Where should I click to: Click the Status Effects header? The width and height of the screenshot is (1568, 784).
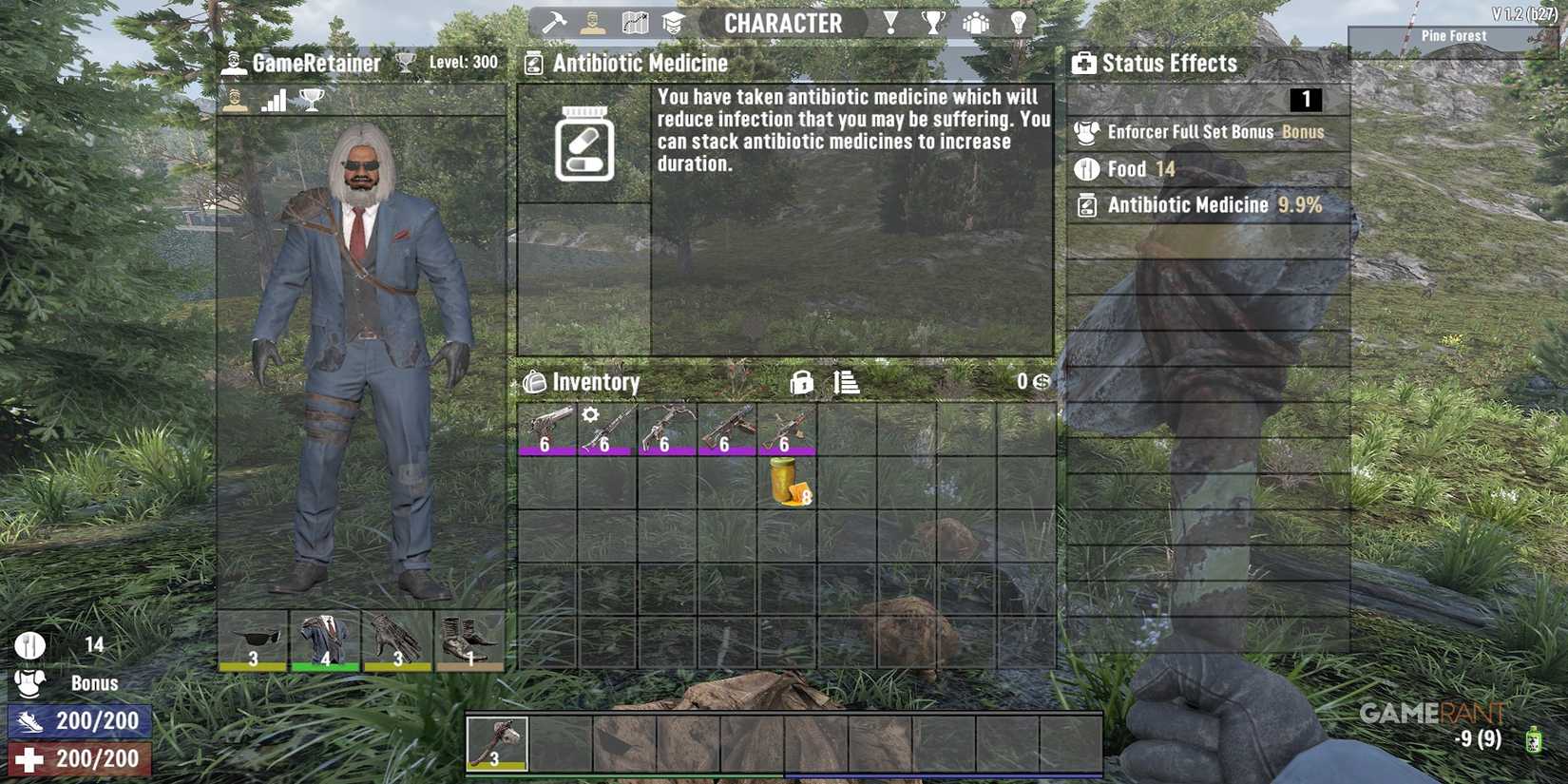[1167, 63]
